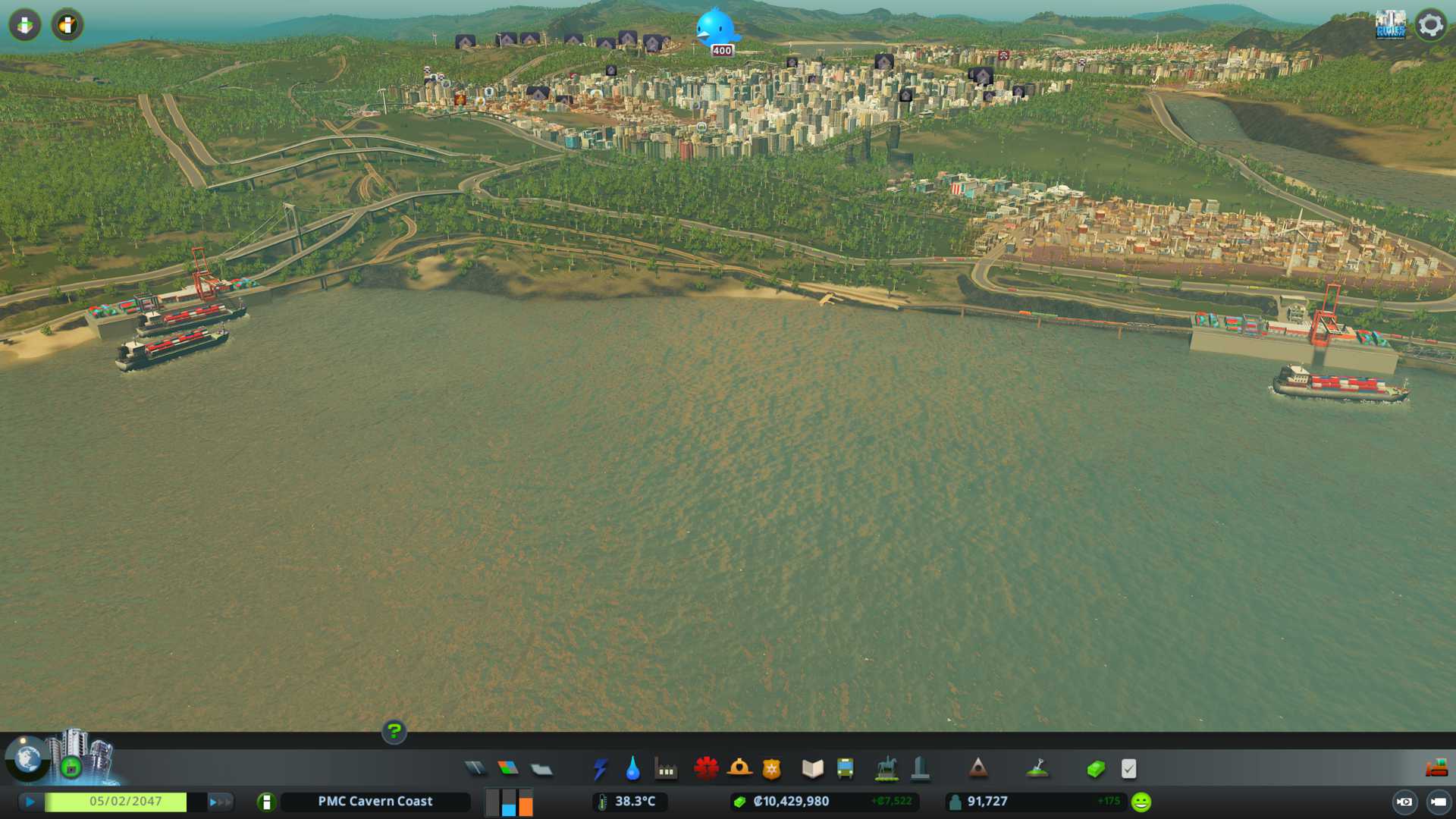Open the Fire Department helmet menu
The width and height of the screenshot is (1456, 819).
[x=739, y=769]
